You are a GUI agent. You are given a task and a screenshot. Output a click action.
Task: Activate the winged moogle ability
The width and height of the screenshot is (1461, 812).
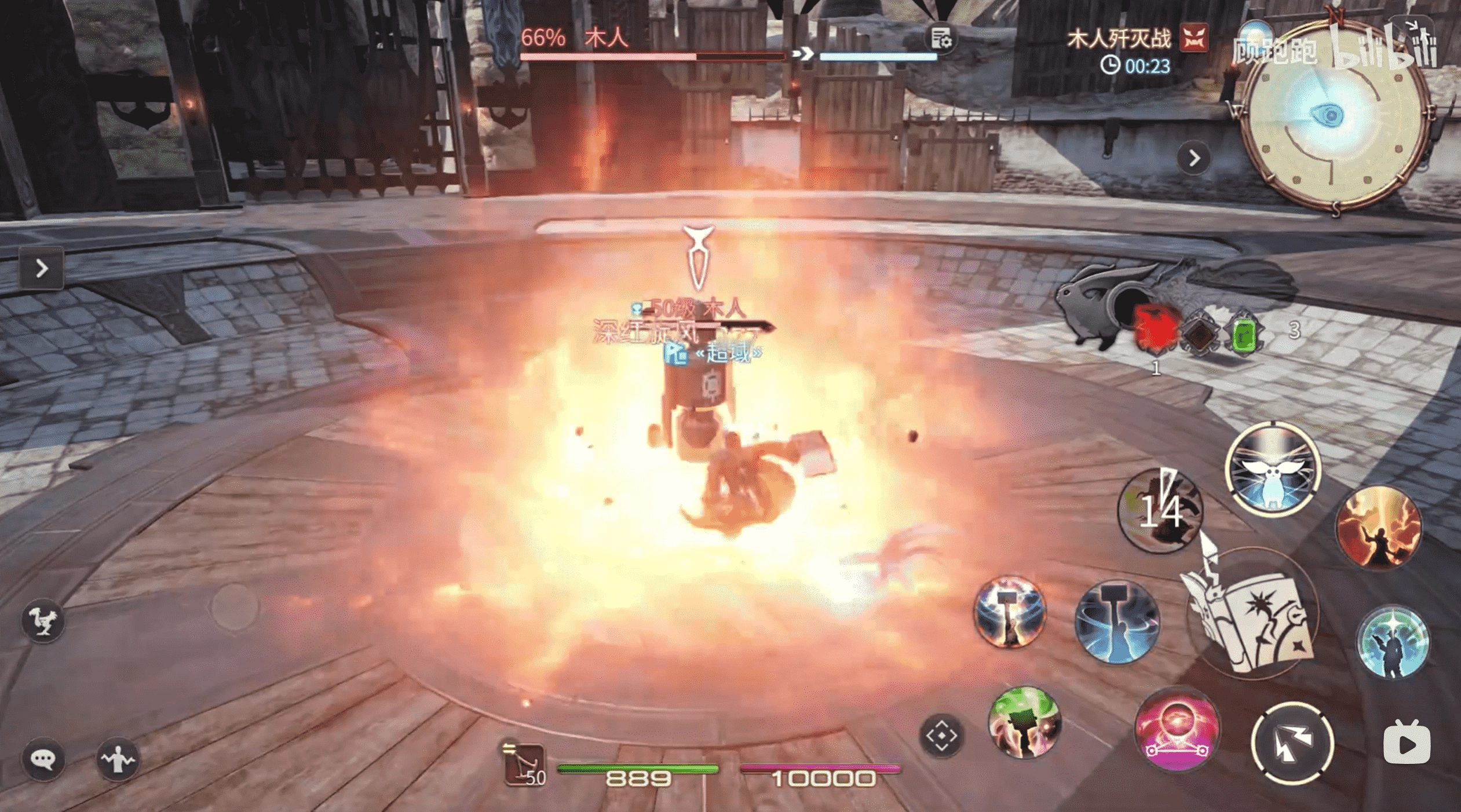[x=1273, y=469]
